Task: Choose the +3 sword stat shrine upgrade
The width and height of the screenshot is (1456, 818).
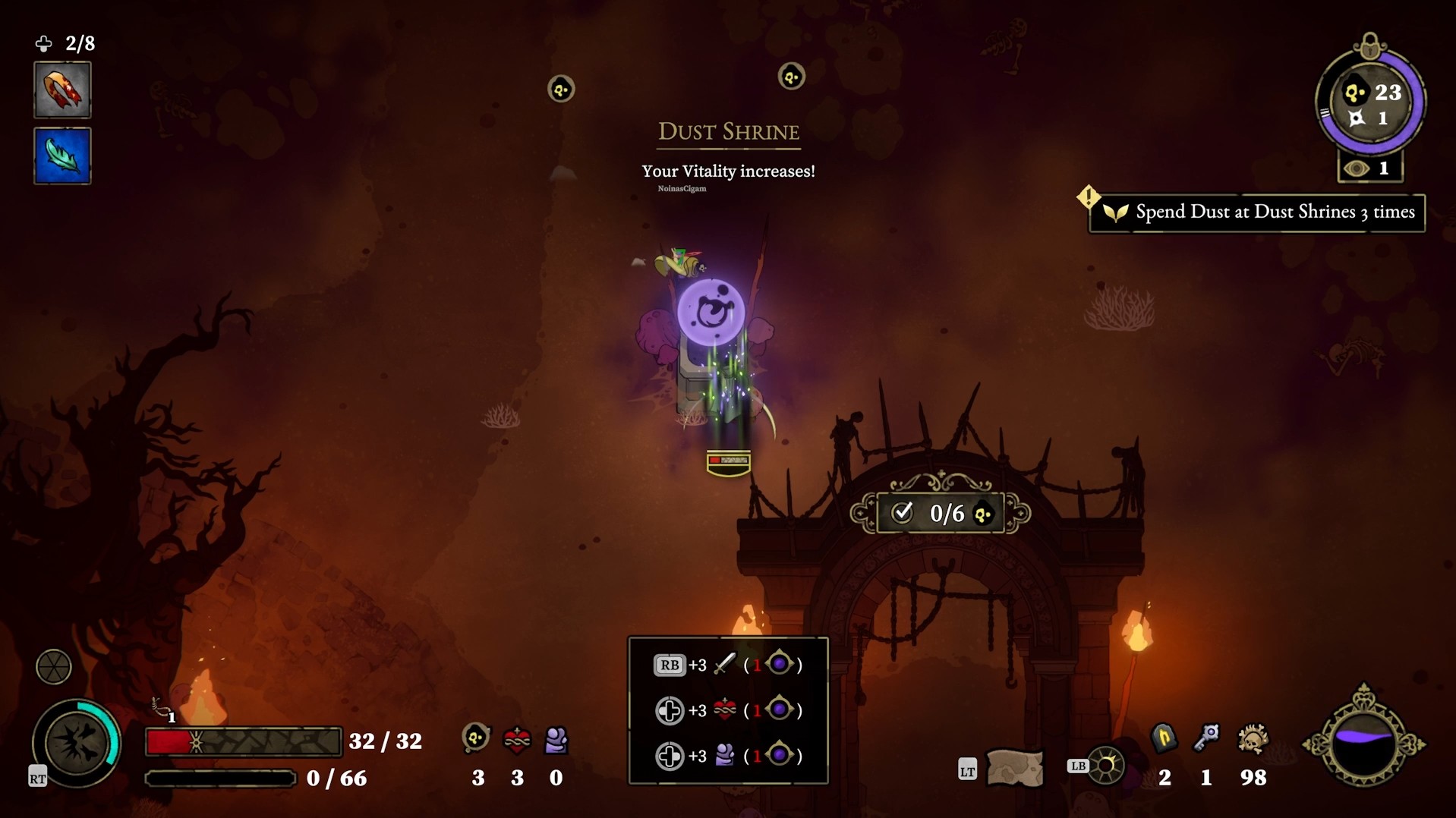Action: pyautogui.click(x=727, y=665)
